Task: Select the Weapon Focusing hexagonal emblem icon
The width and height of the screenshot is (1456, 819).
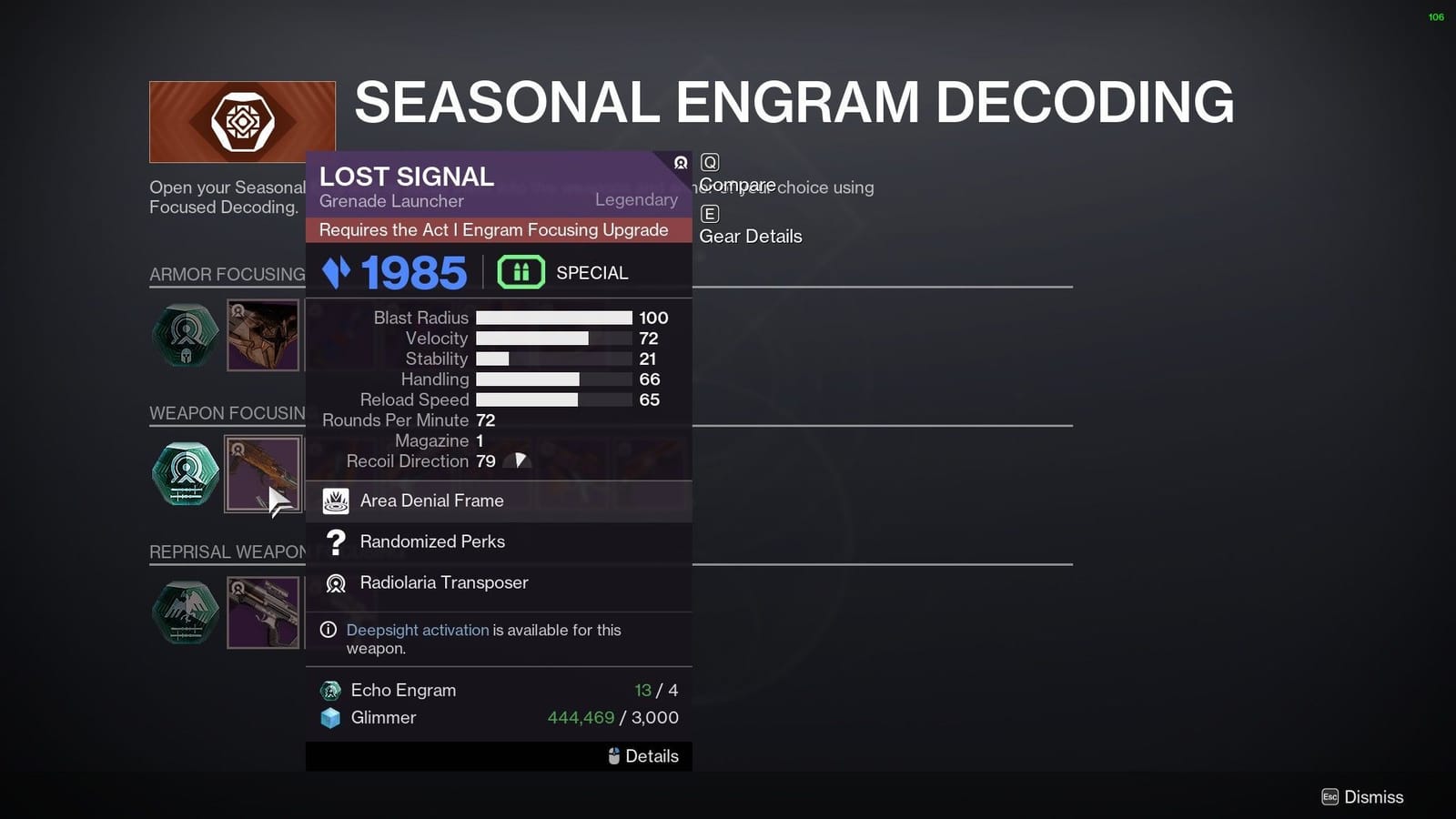Action: pyautogui.click(x=186, y=473)
